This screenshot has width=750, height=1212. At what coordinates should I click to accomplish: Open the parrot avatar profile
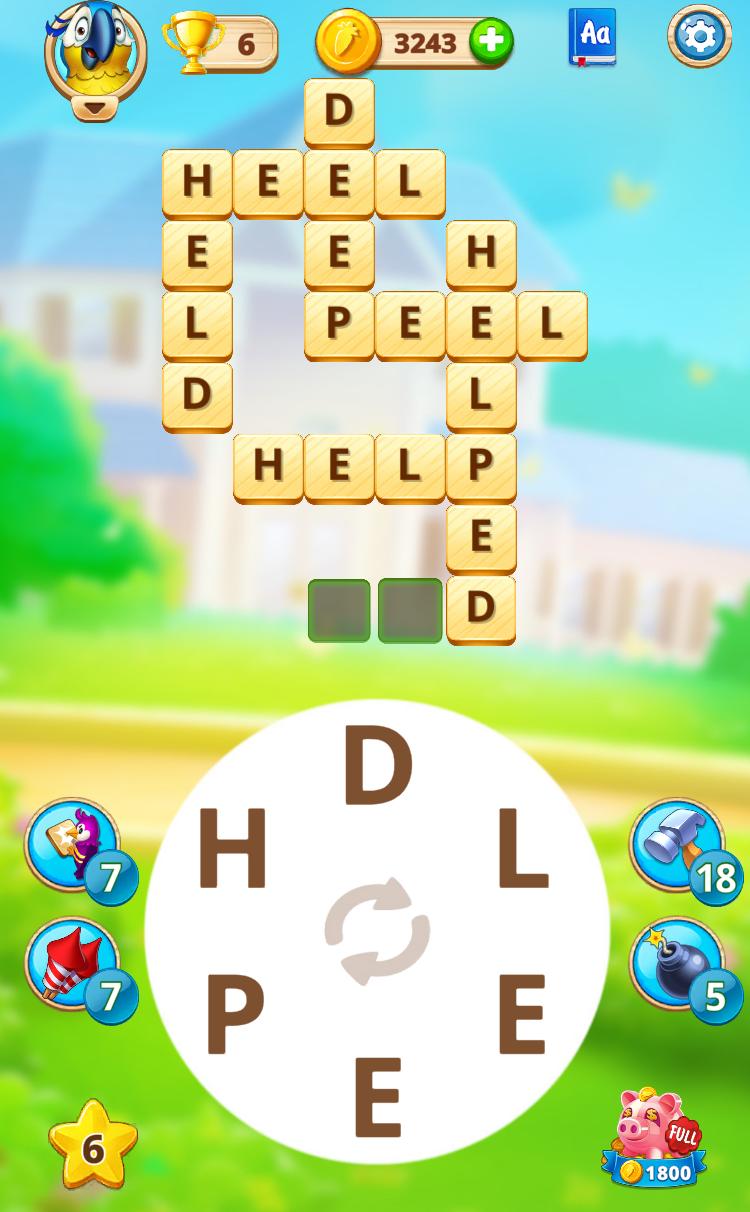pyautogui.click(x=95, y=47)
